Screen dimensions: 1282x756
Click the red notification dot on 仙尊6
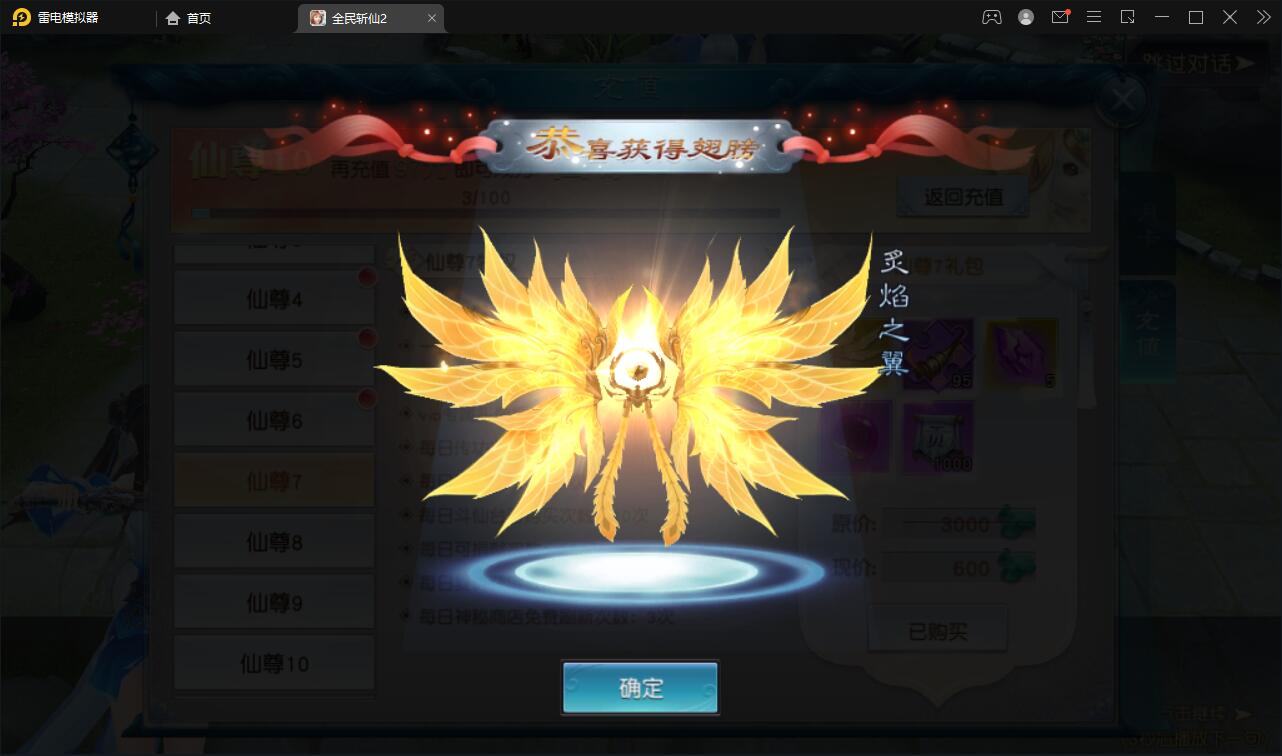pos(368,399)
